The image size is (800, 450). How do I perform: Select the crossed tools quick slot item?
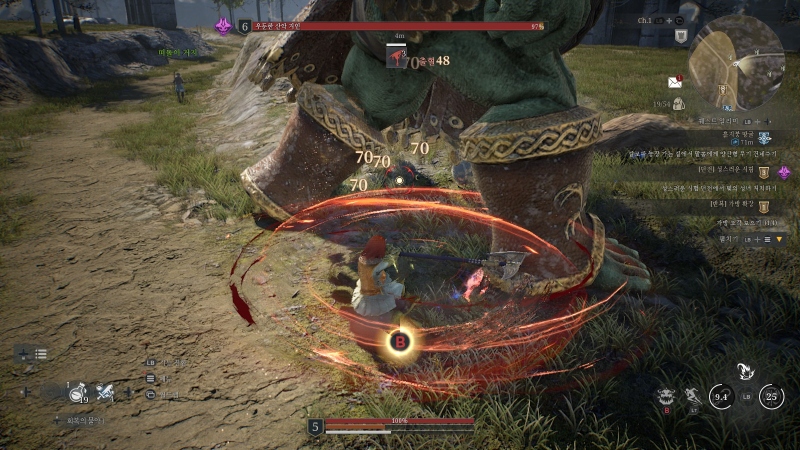pyautogui.click(x=105, y=393)
